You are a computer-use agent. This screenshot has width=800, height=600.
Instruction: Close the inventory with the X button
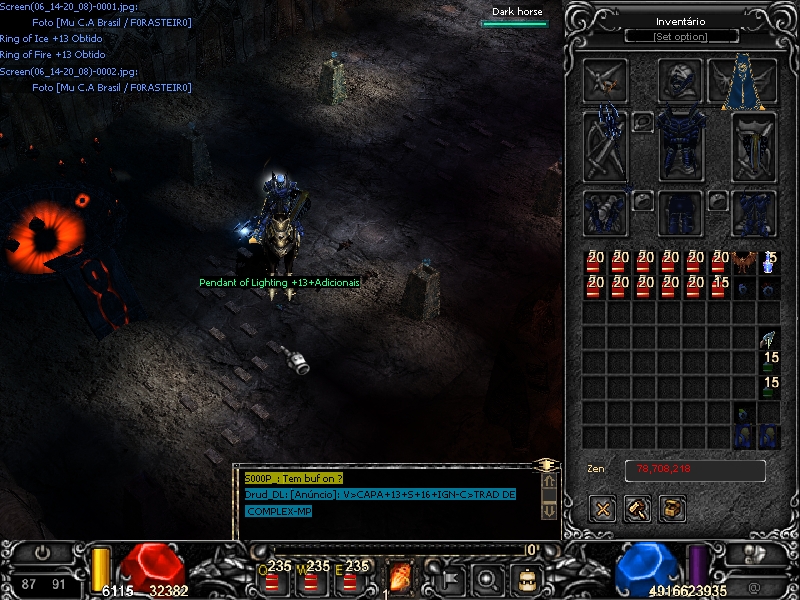point(602,508)
